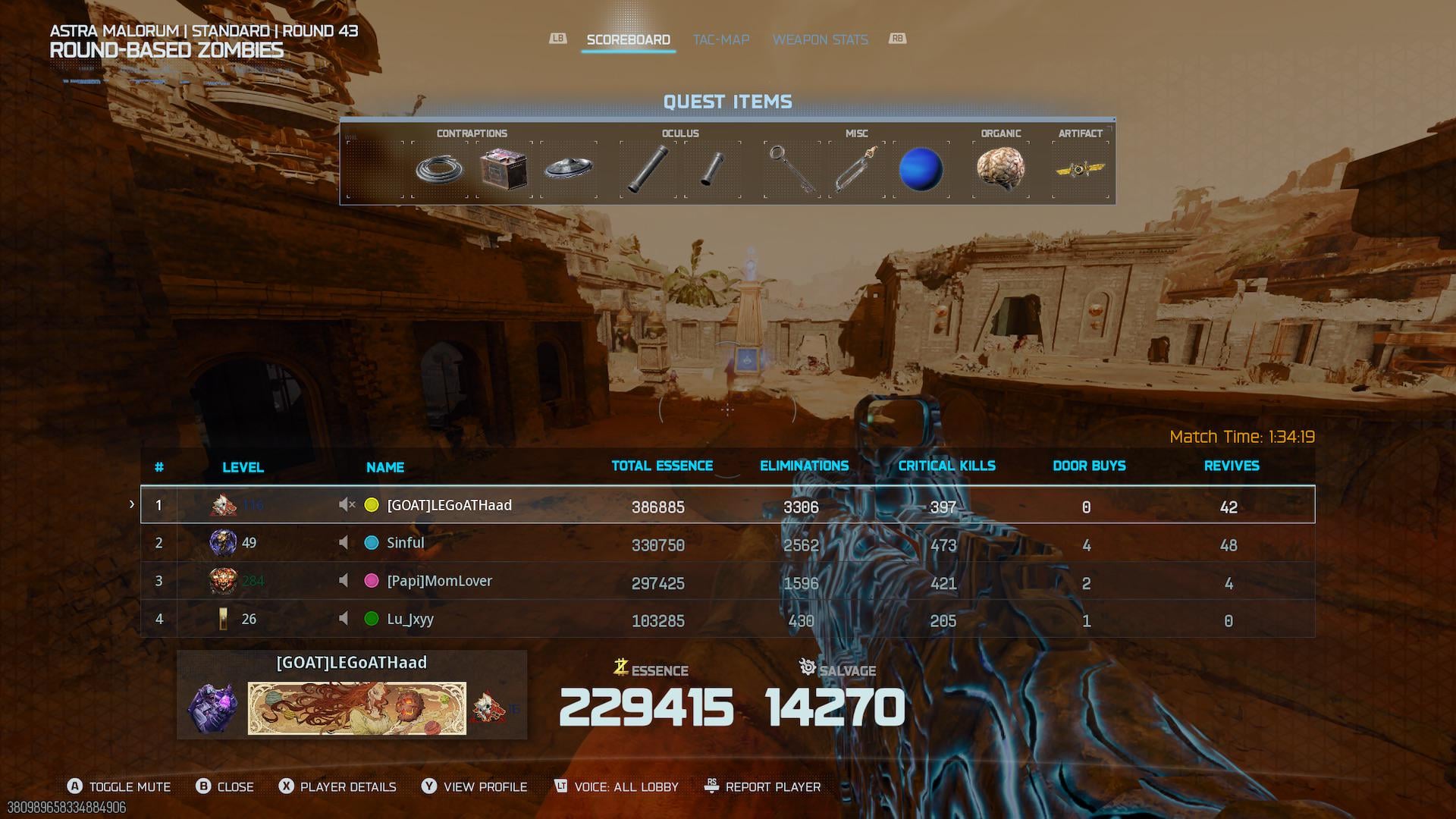Examine the car battery contraption item

coord(504,168)
